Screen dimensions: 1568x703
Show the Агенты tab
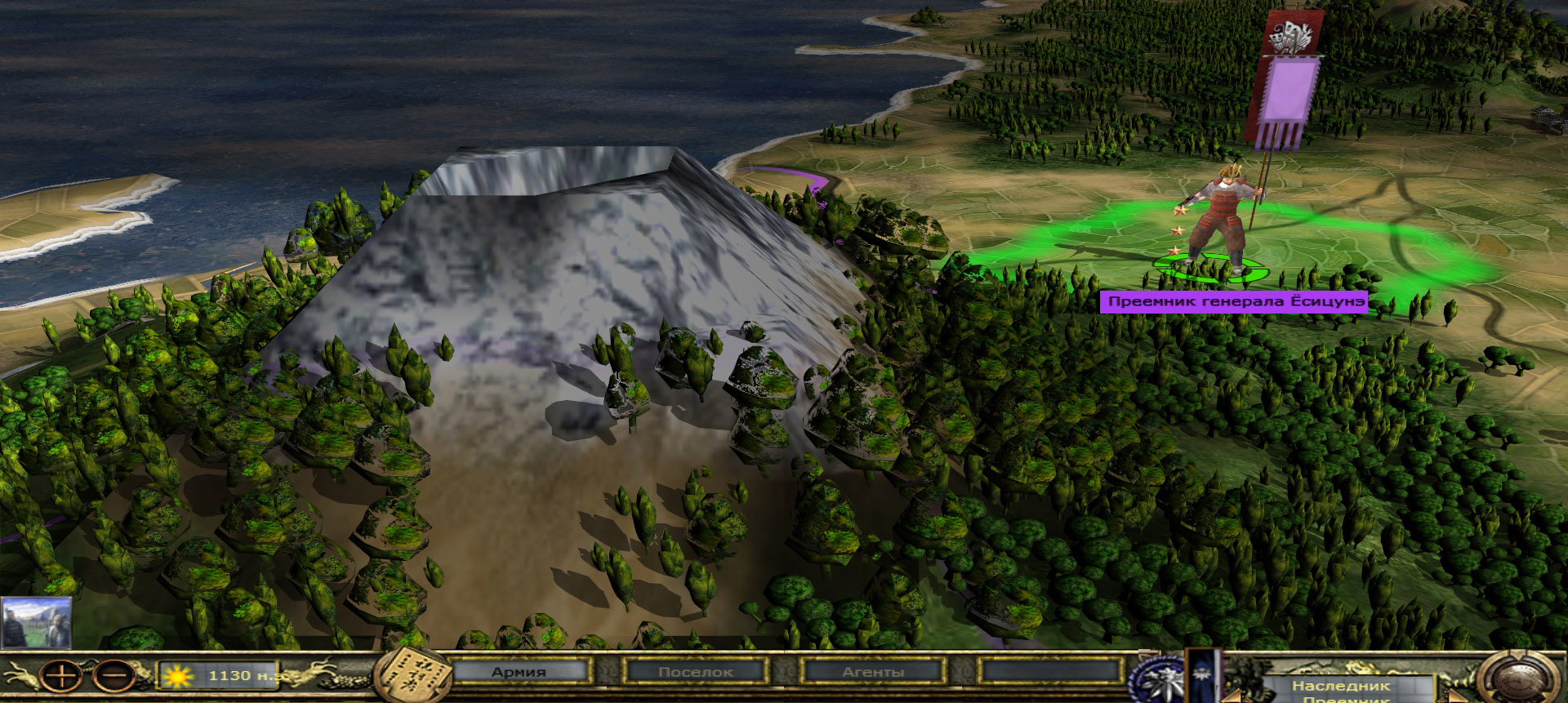coord(873,672)
